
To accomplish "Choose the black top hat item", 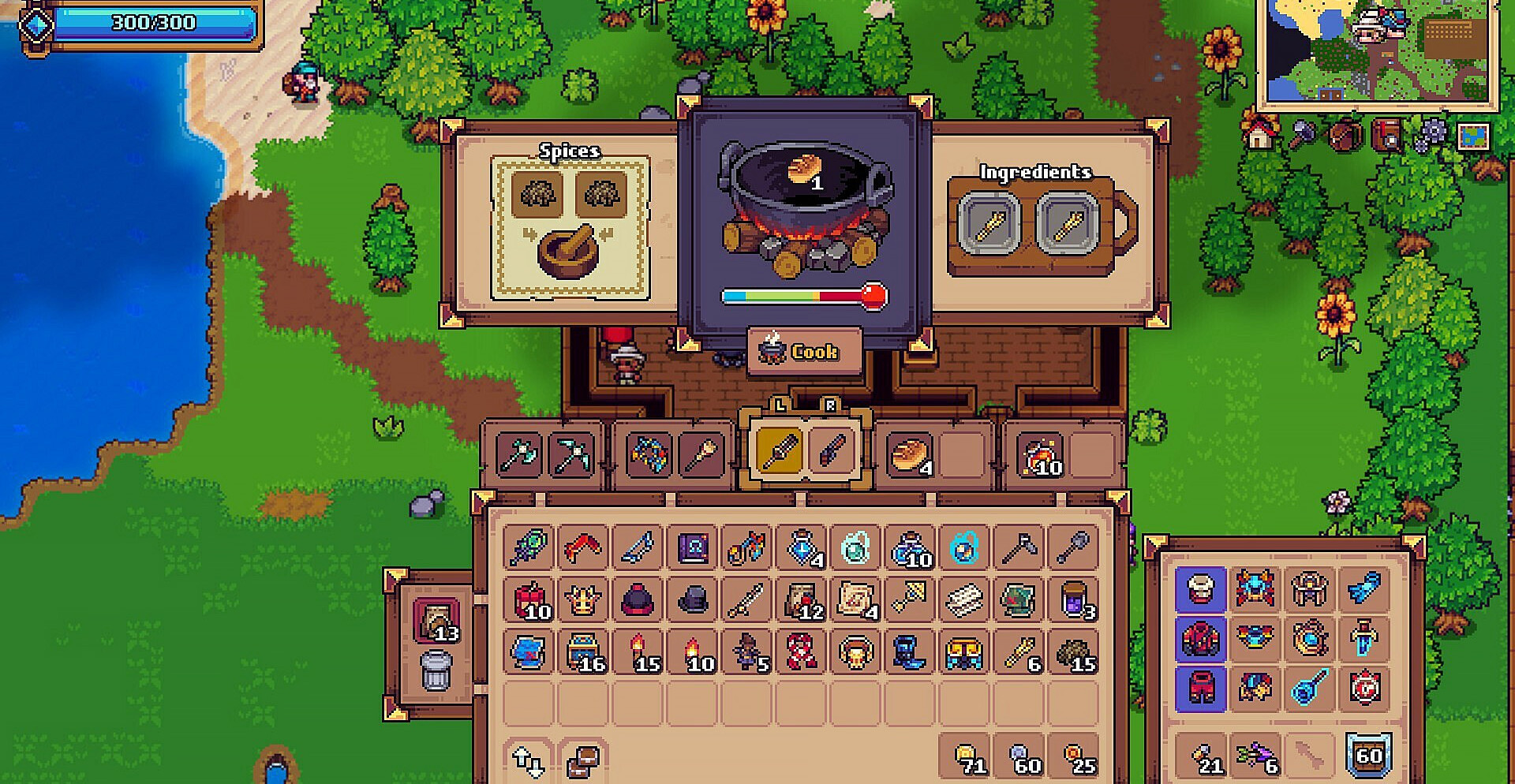I will click(692, 601).
